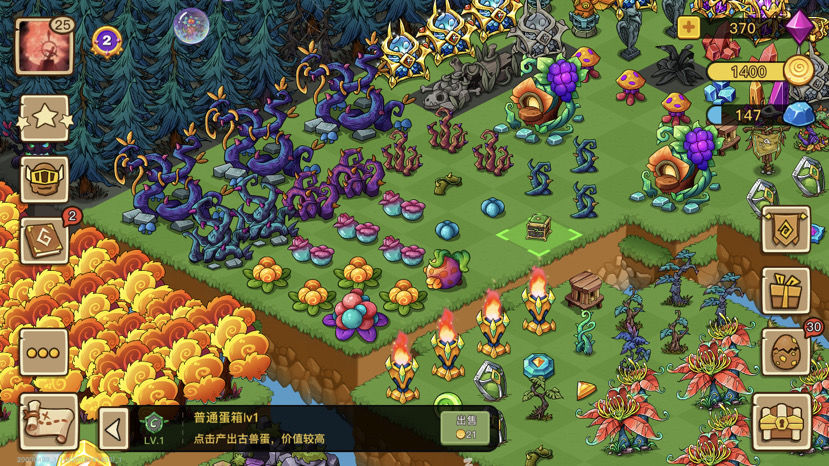Open the star rewards button
The width and height of the screenshot is (829, 466).
44,120
